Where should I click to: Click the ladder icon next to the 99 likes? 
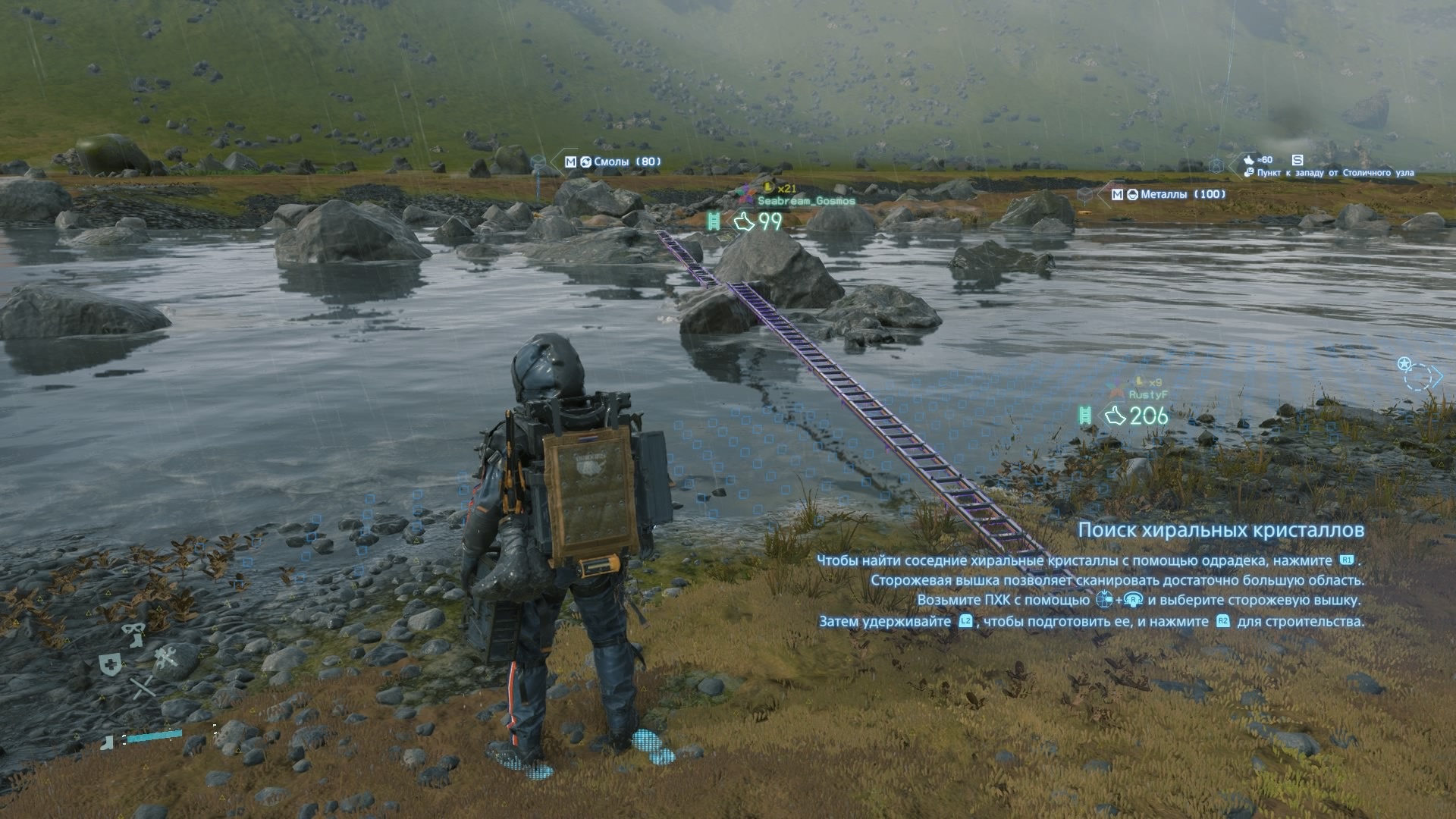[714, 221]
